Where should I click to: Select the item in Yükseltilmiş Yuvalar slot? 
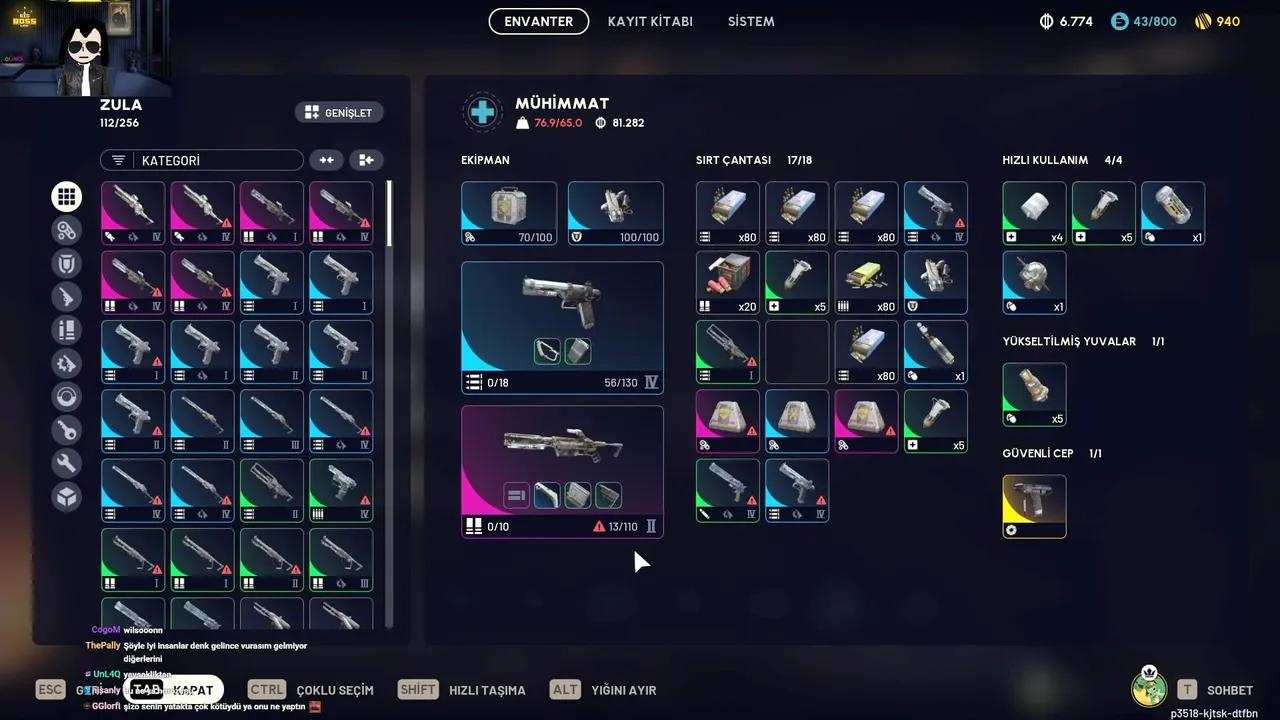point(1034,394)
